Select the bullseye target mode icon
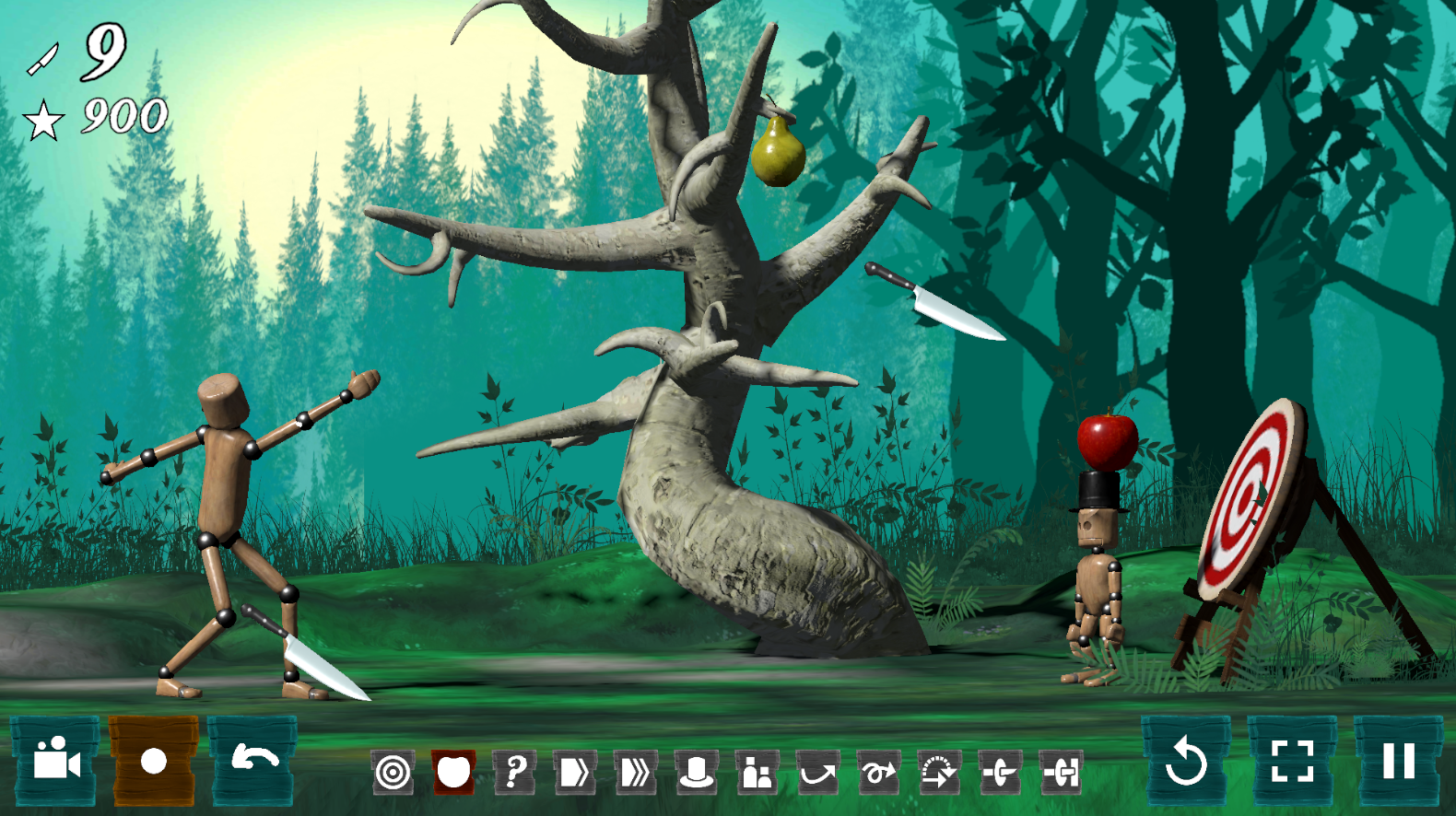1456x816 pixels. click(x=393, y=772)
